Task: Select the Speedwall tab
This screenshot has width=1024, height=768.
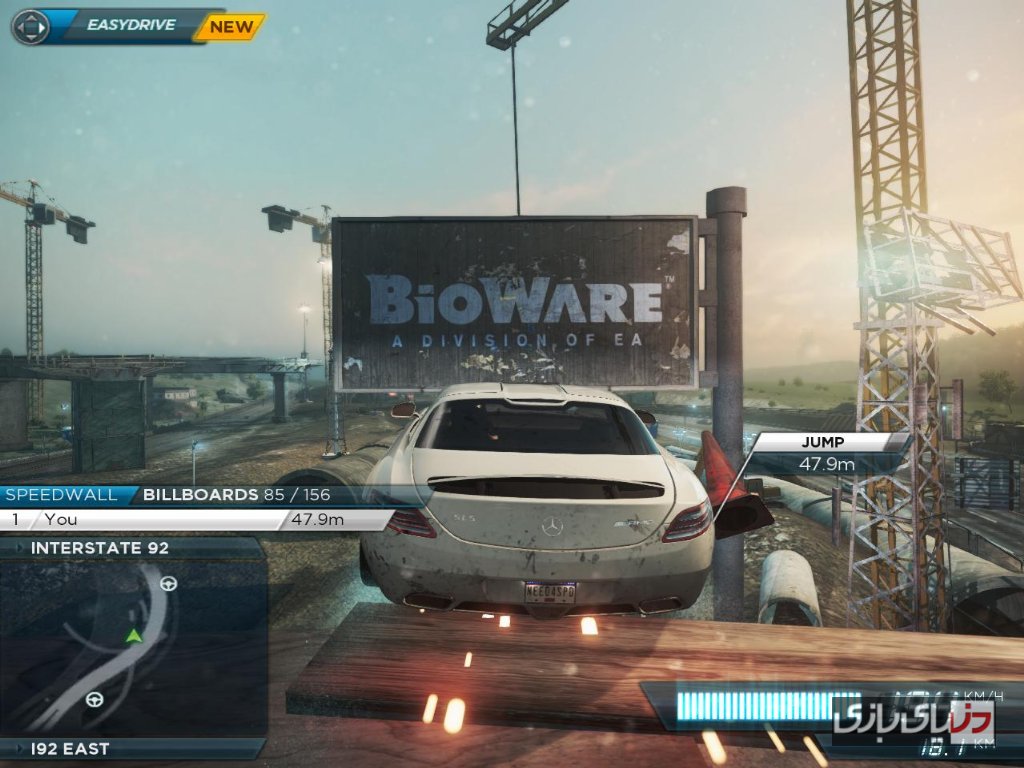Action: click(x=62, y=494)
